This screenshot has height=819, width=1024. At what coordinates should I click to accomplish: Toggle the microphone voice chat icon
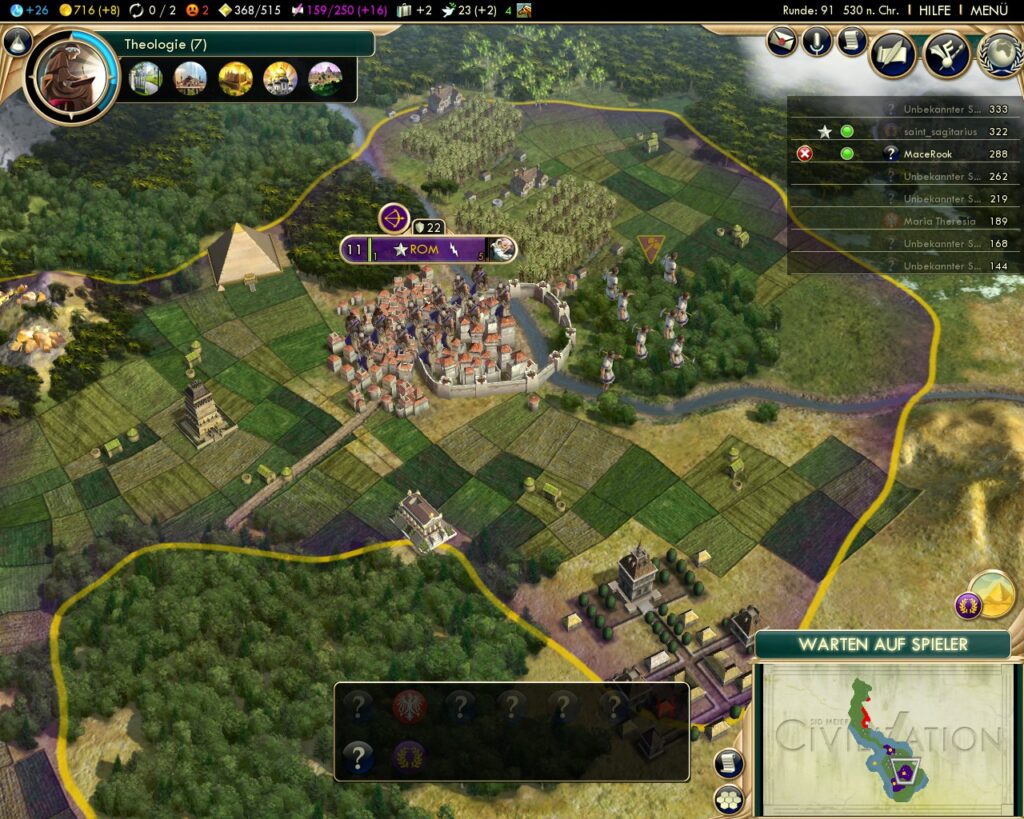[817, 41]
